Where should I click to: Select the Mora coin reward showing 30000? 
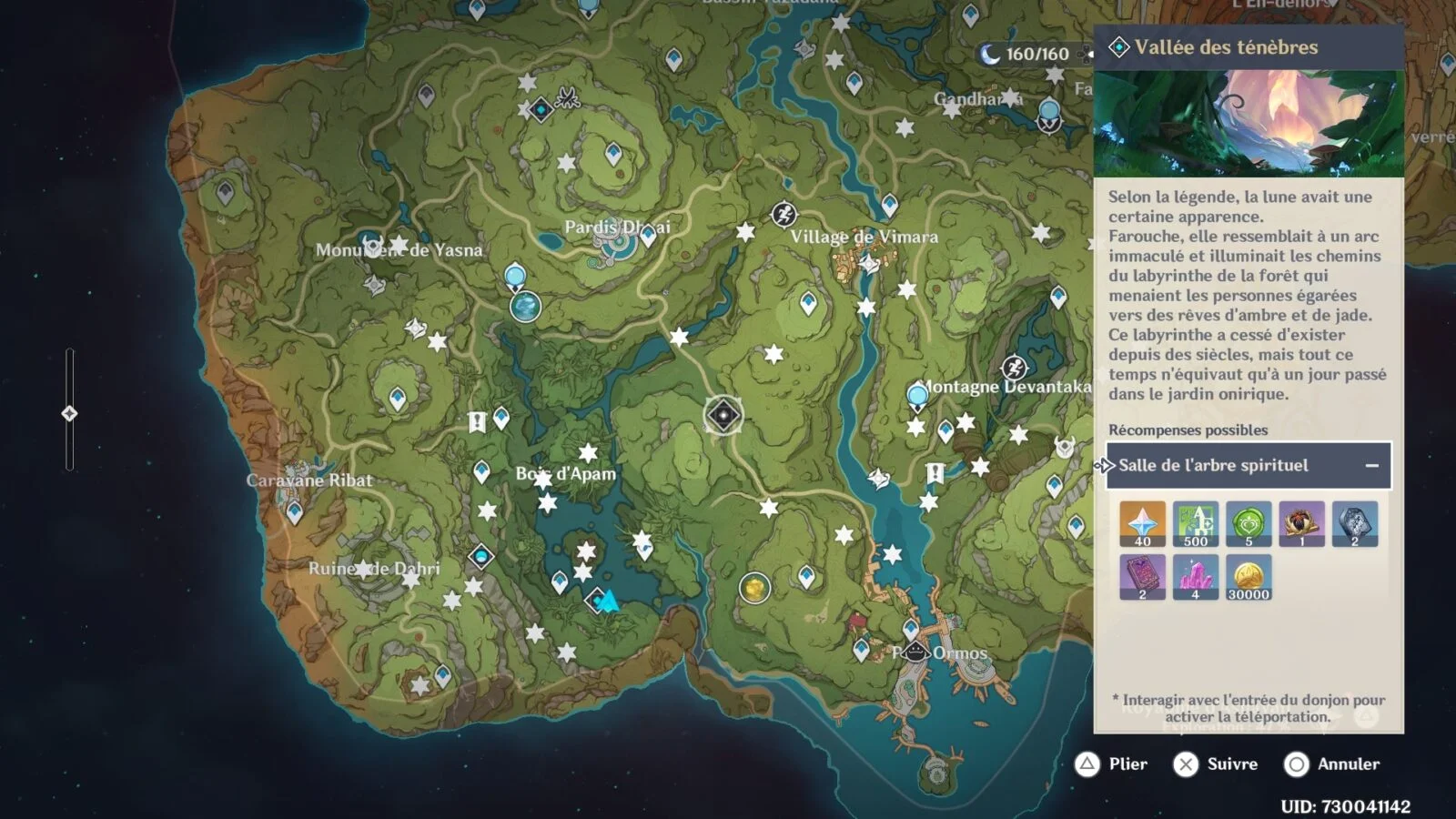(1249, 577)
